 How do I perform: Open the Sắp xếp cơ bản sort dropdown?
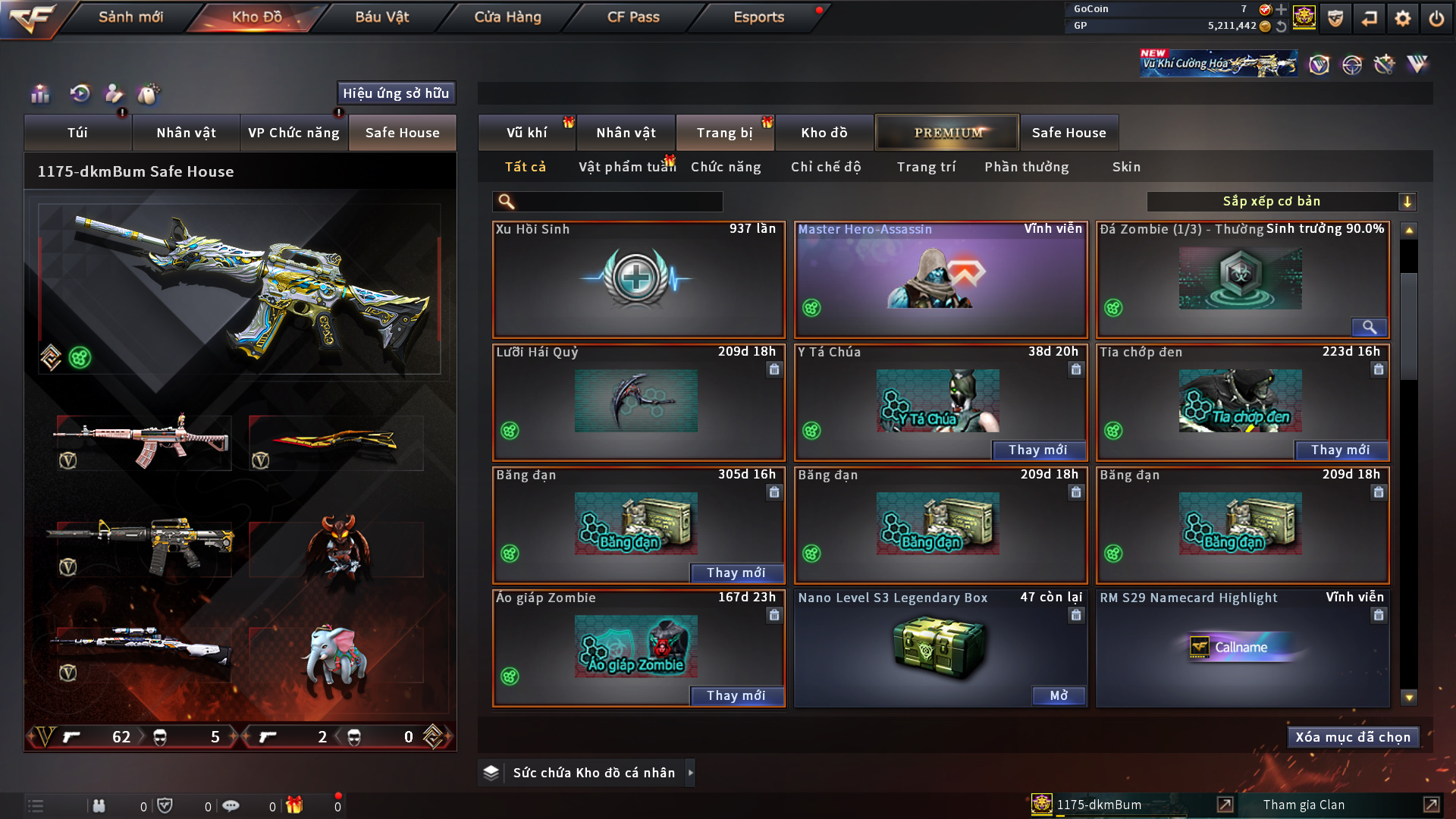(1281, 202)
